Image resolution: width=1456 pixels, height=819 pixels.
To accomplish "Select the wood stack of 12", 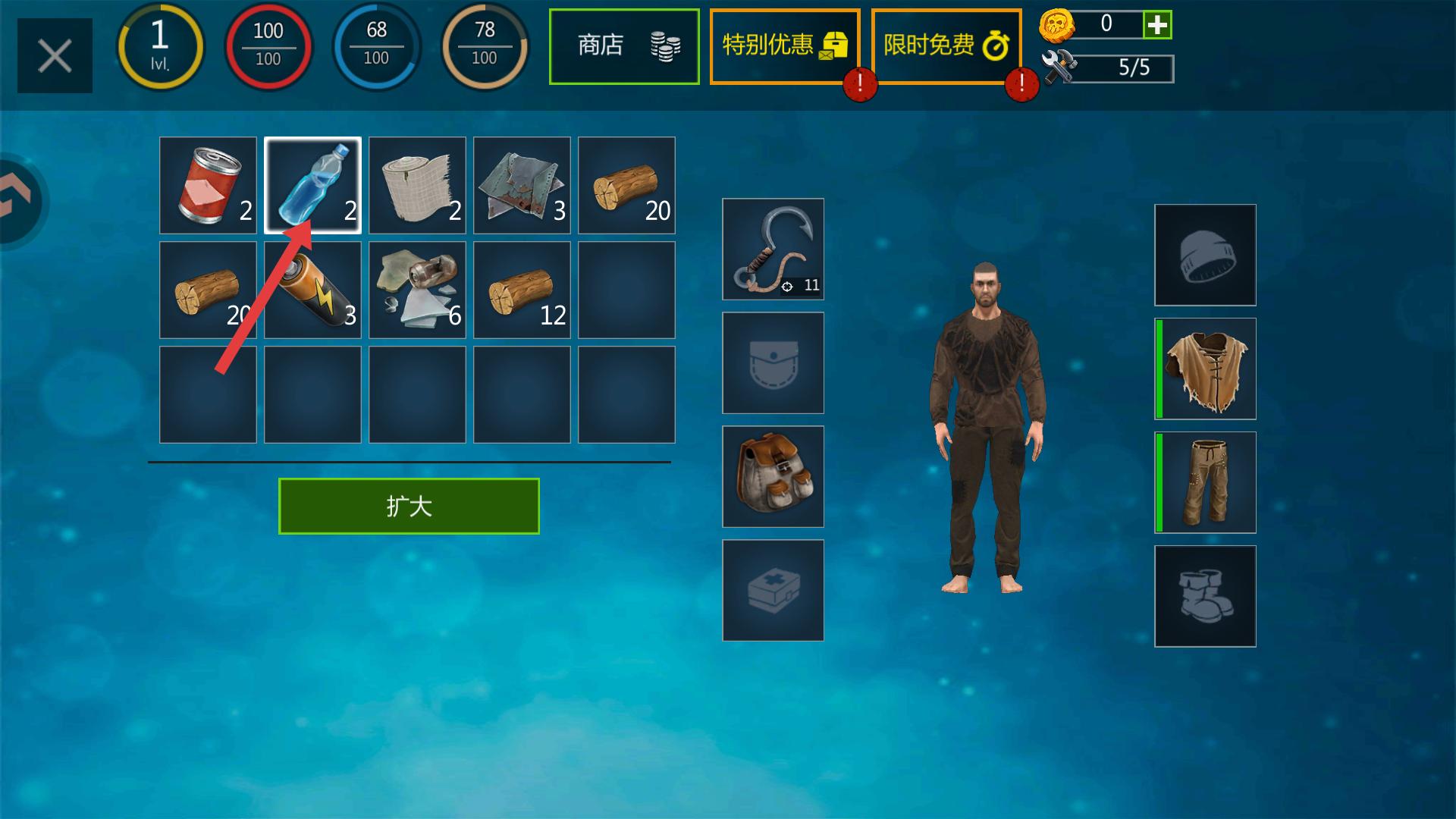I will click(x=522, y=290).
